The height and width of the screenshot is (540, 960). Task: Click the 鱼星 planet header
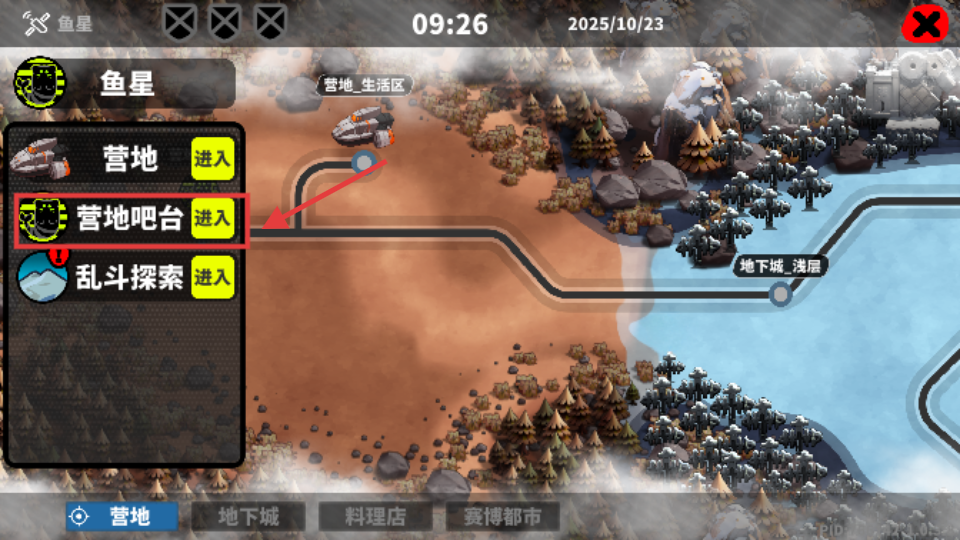[x=125, y=83]
